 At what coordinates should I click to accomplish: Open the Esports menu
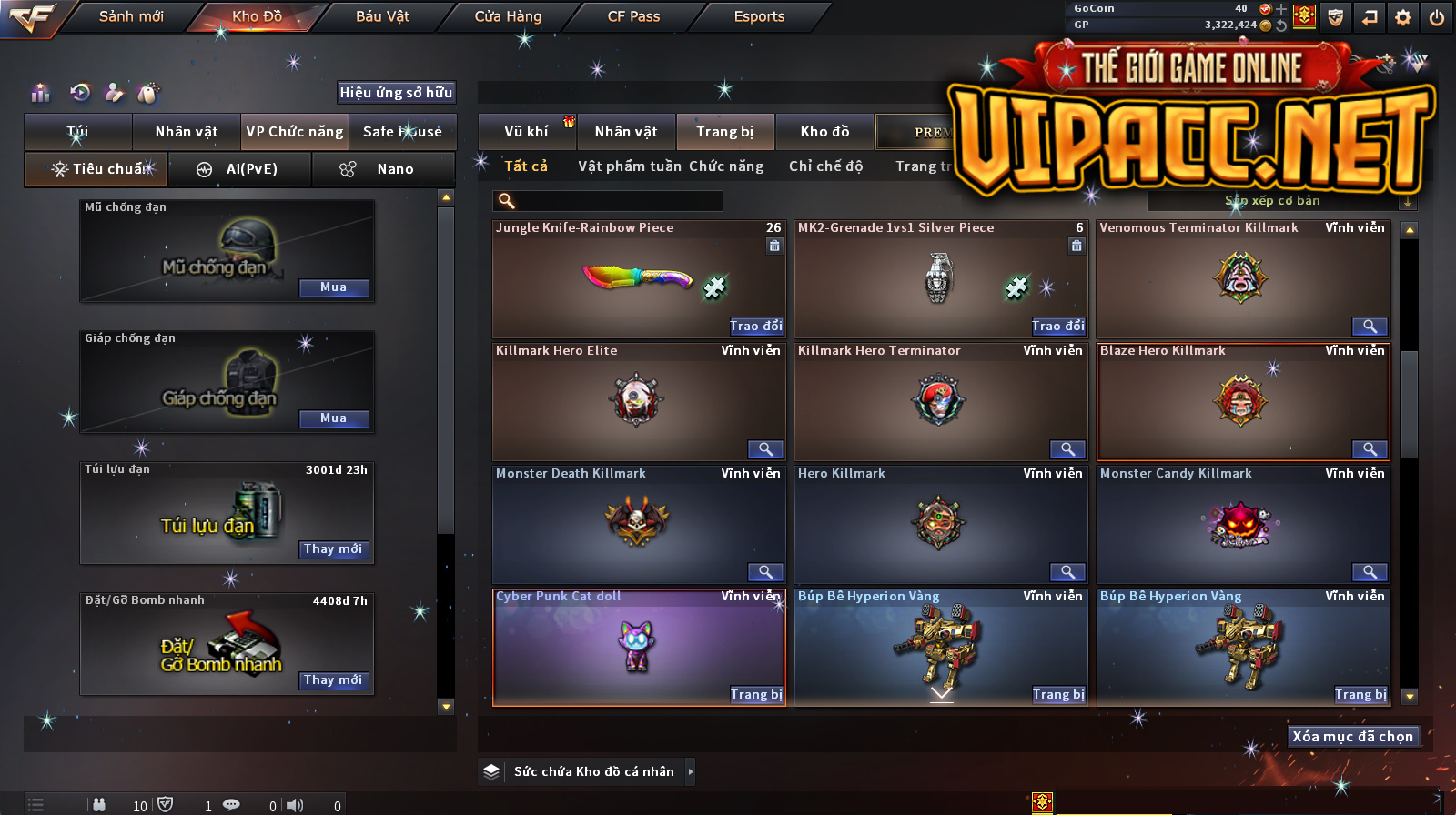click(x=759, y=16)
